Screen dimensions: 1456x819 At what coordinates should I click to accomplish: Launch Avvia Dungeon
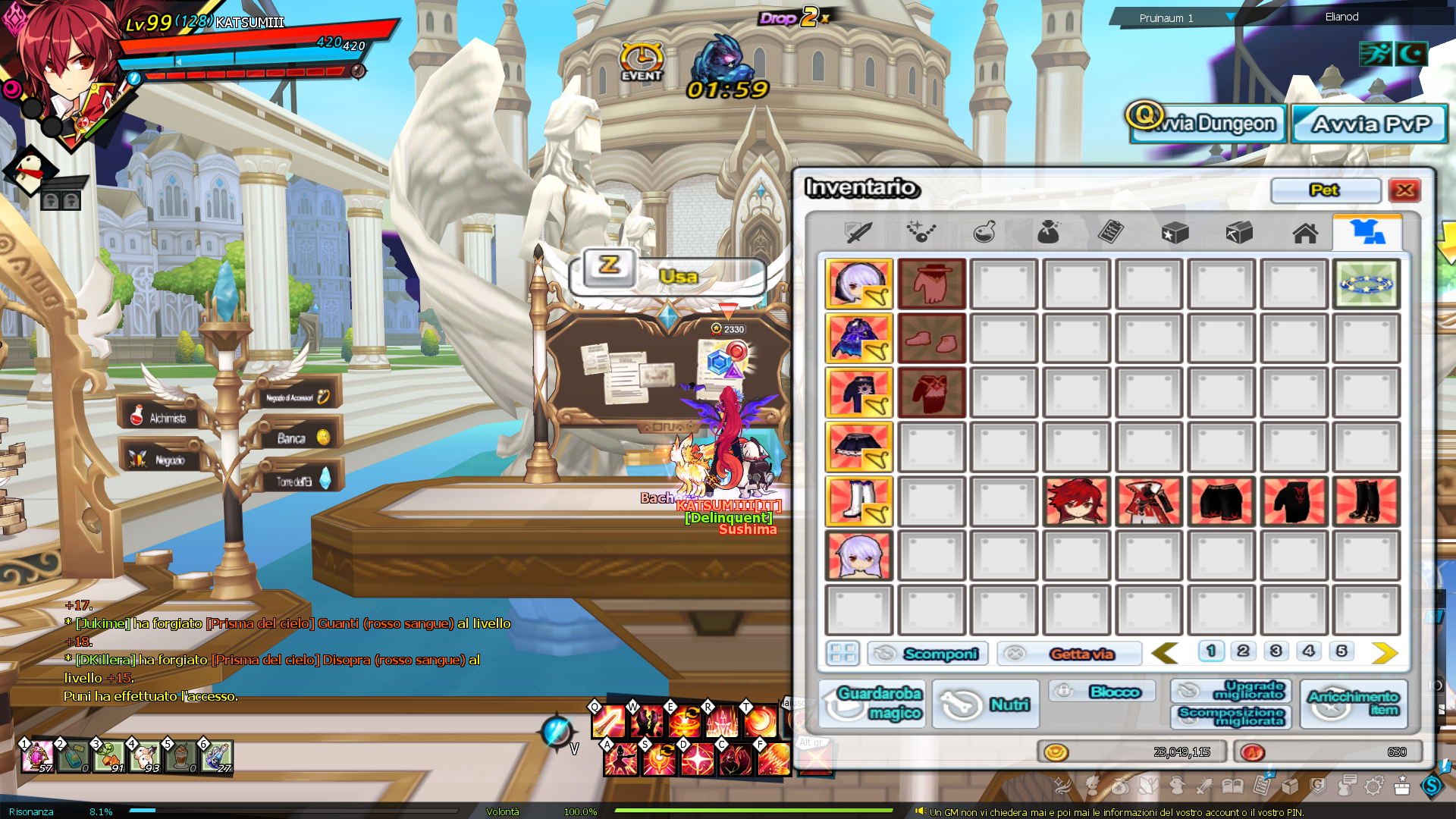pyautogui.click(x=1209, y=124)
